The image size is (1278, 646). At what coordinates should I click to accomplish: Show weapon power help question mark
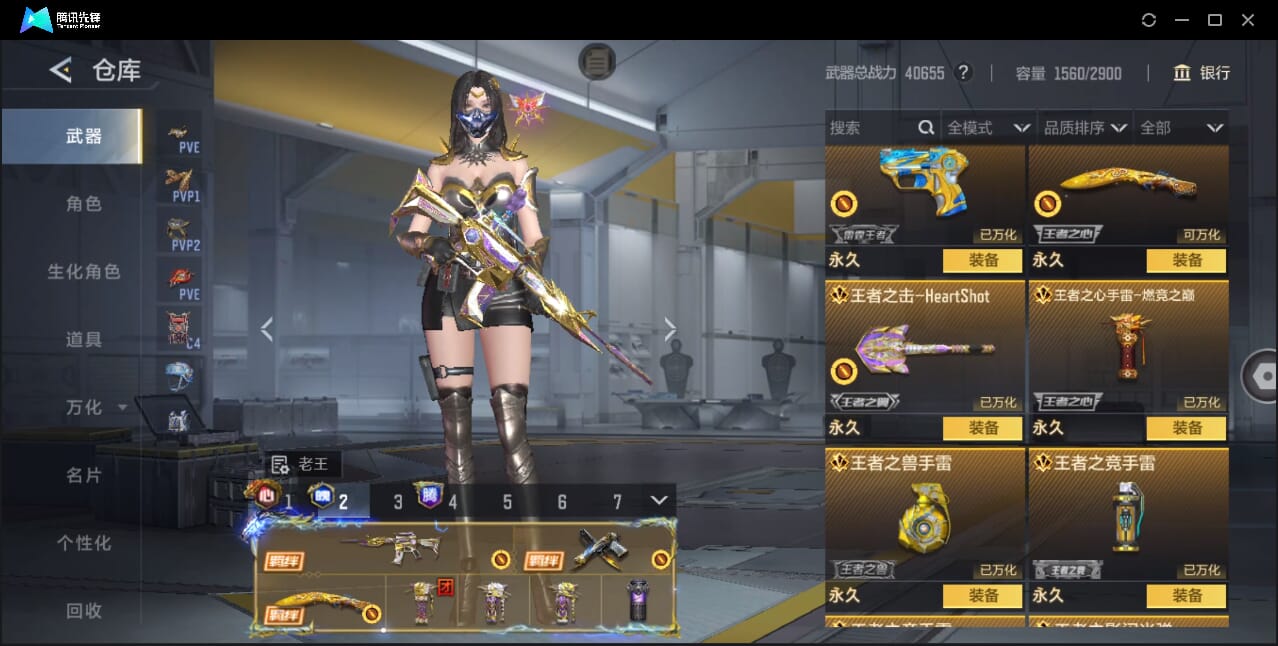click(x=963, y=73)
